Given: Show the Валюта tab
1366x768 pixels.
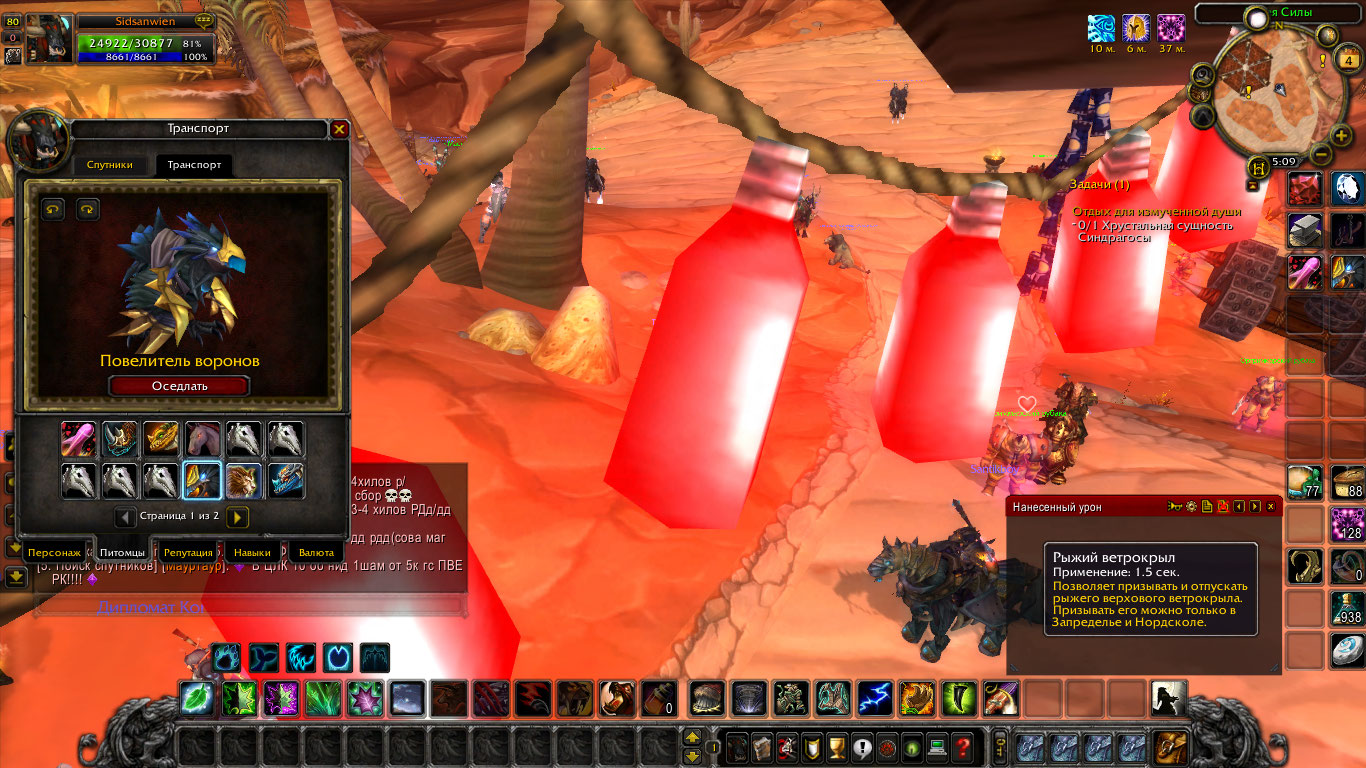Looking at the screenshot, I should coord(316,552).
